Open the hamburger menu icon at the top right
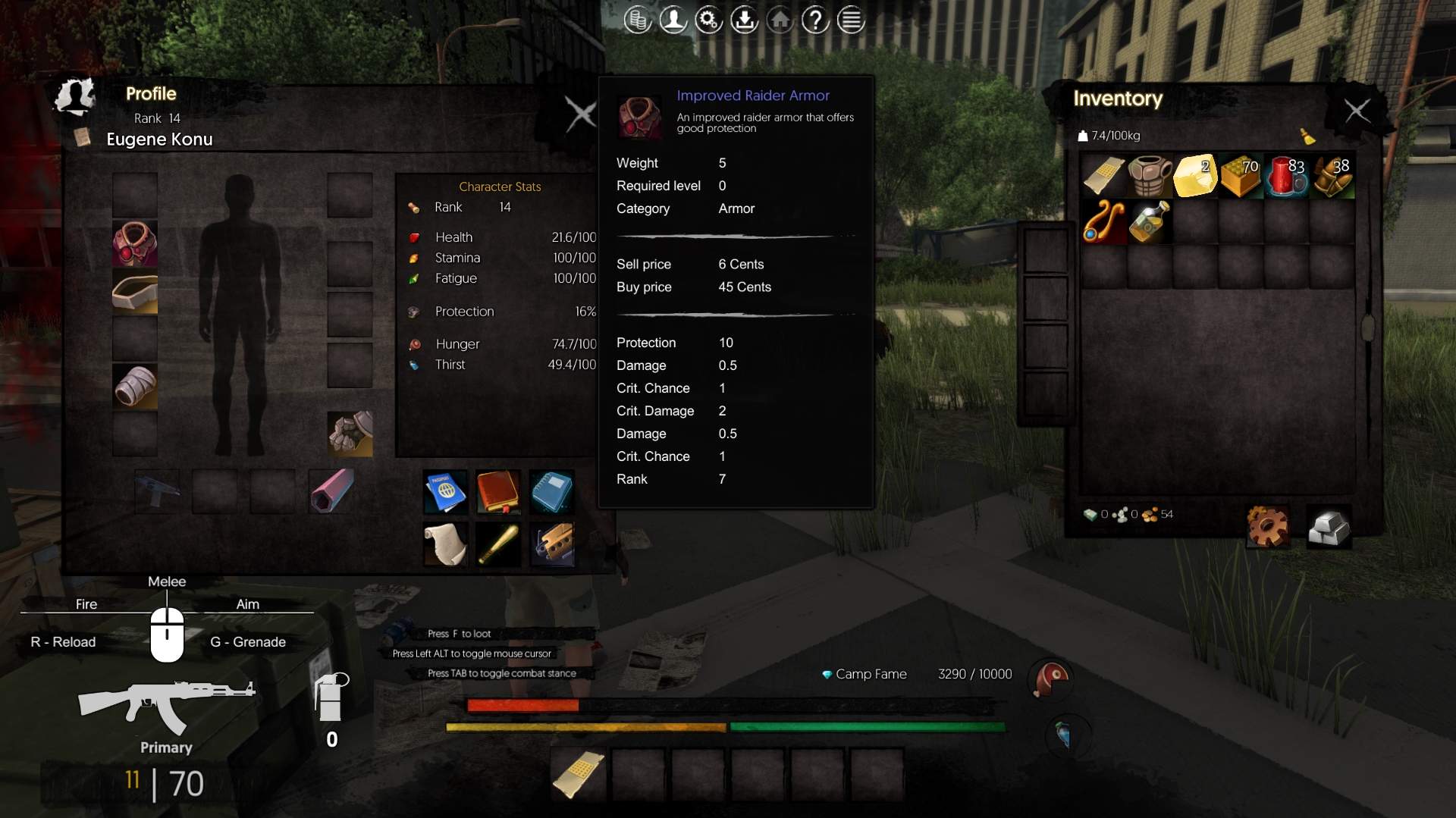1456x818 pixels. tap(851, 19)
